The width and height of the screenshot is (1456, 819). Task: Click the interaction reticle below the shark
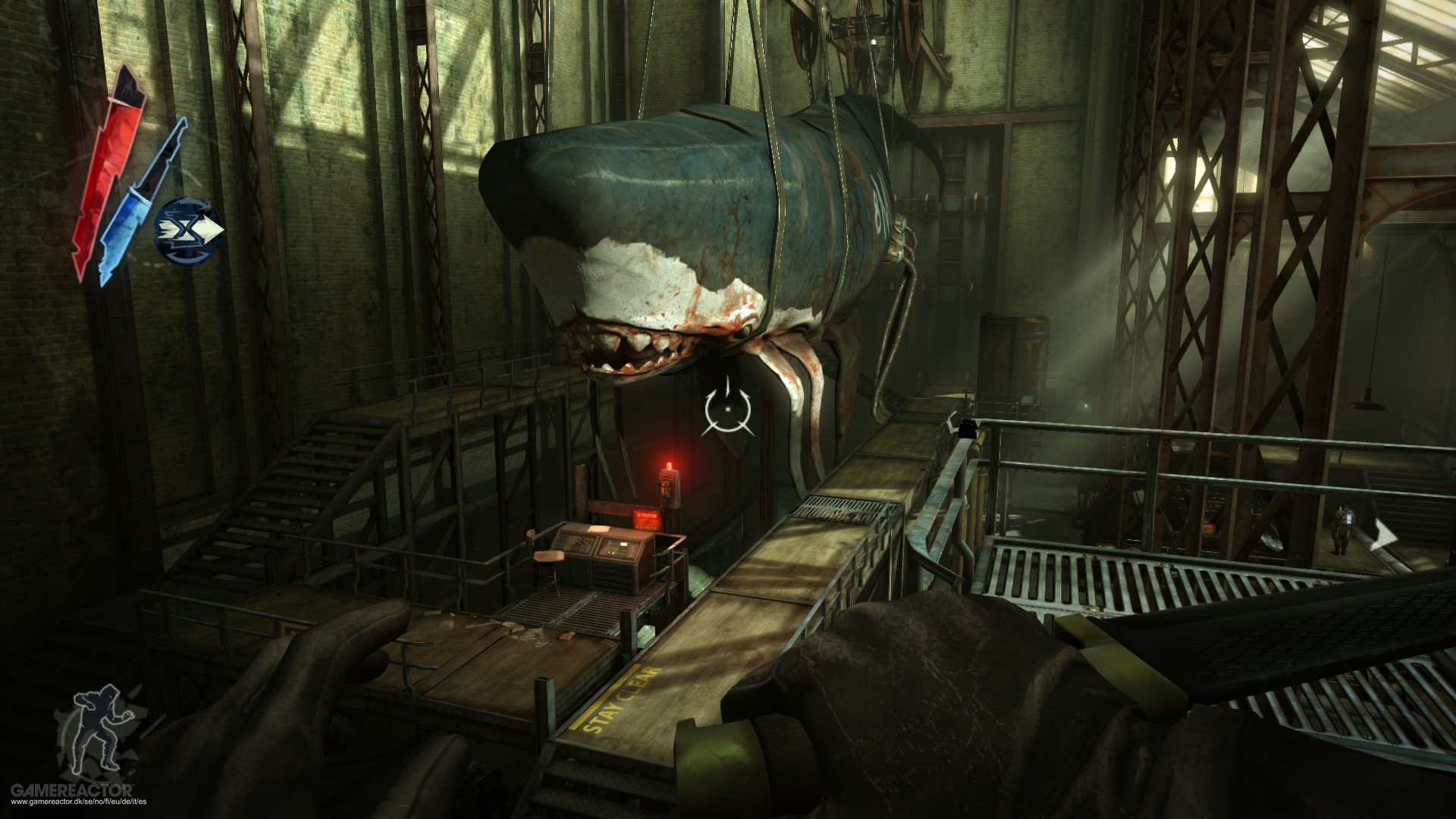[x=726, y=409]
